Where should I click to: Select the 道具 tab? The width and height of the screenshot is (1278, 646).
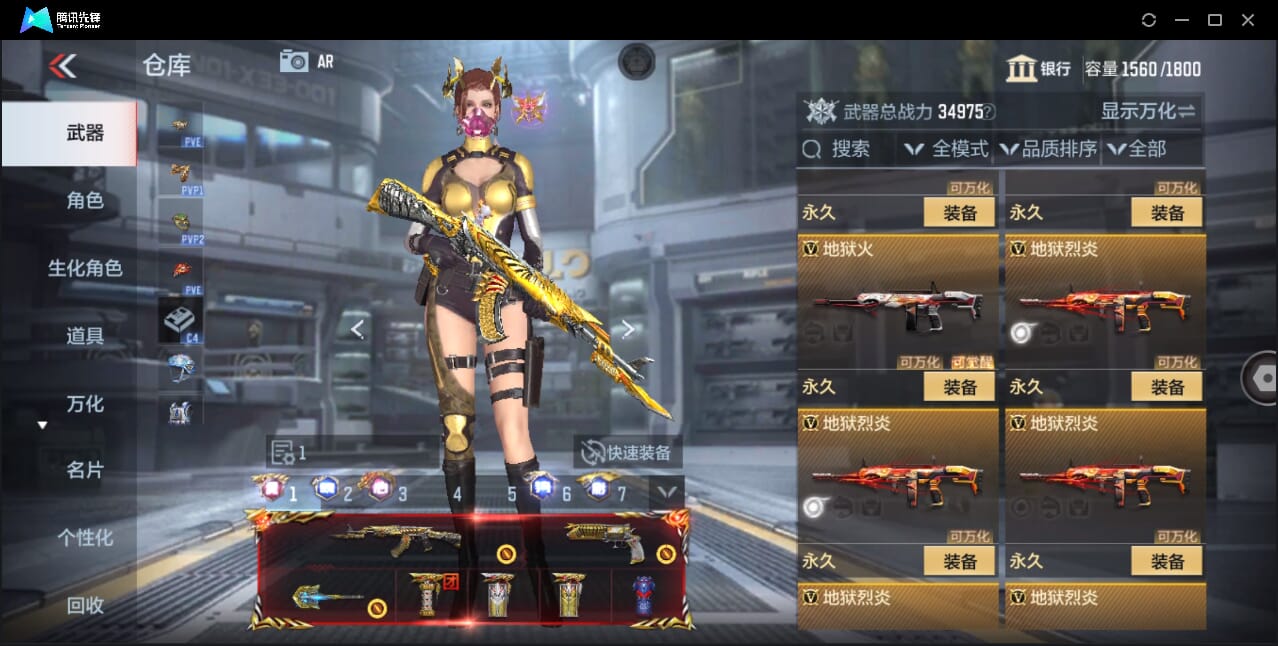click(x=85, y=336)
